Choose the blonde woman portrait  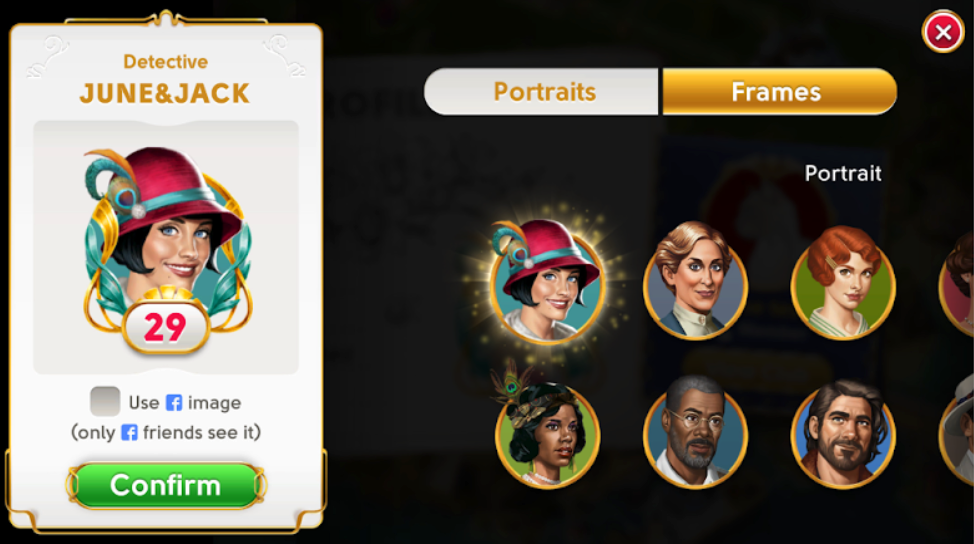tap(695, 278)
